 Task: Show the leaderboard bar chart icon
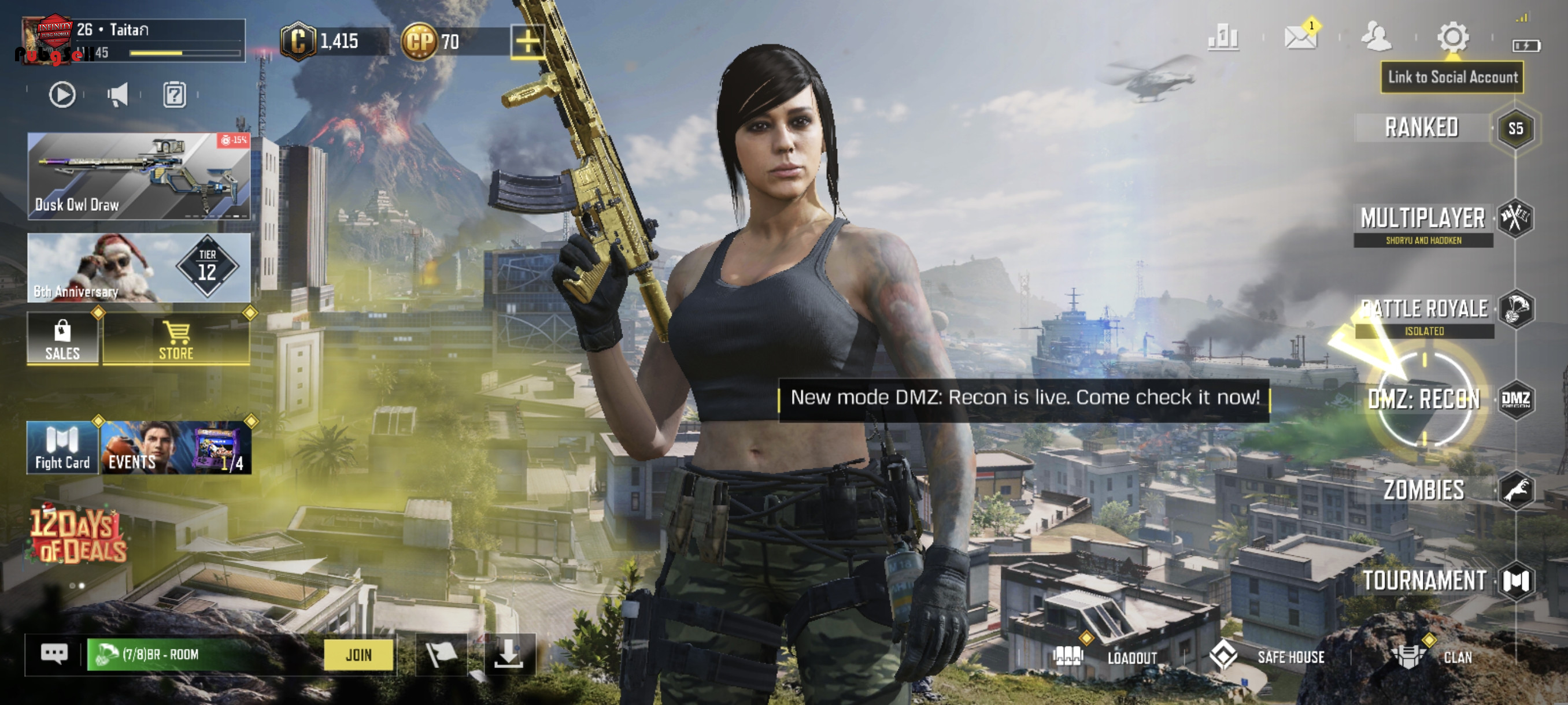(x=1223, y=38)
